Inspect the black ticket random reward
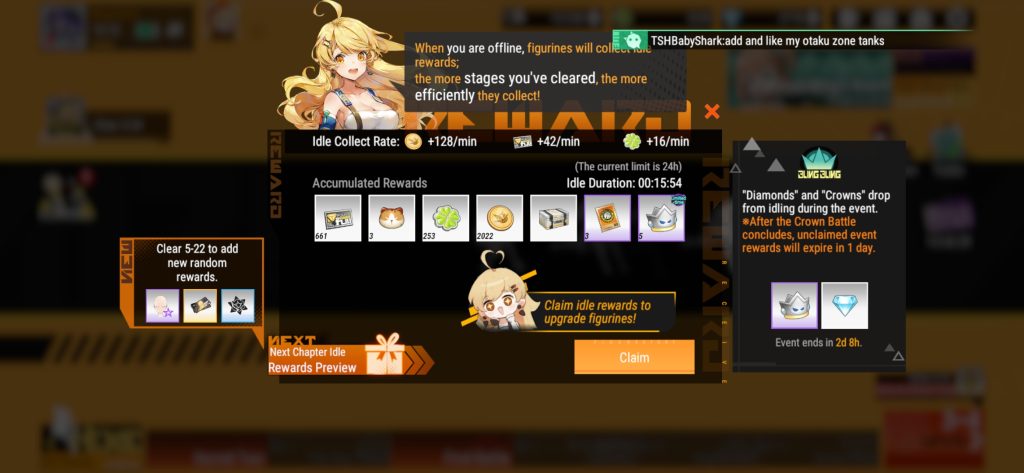Viewport: 1024px width, 473px height. click(200, 306)
